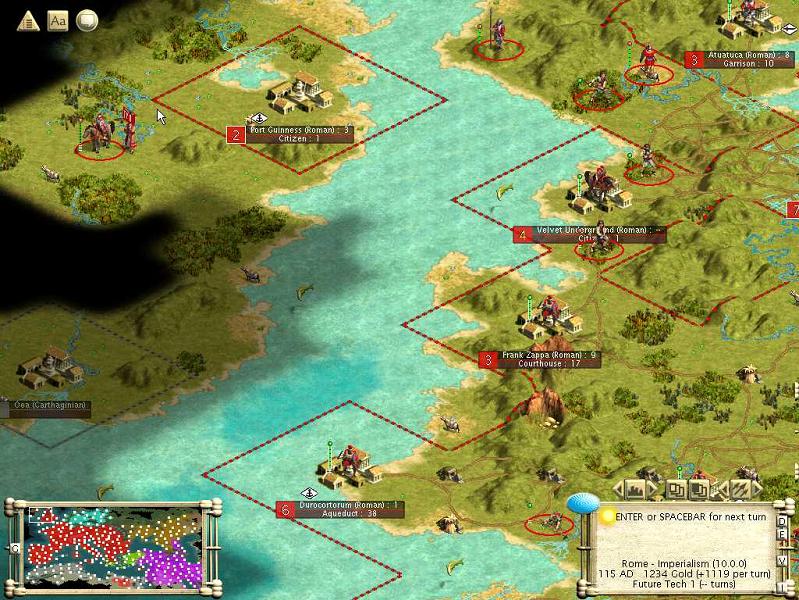The image size is (799, 600).
Task: Click the yellow end-turn light indicator
Action: click(x=607, y=516)
